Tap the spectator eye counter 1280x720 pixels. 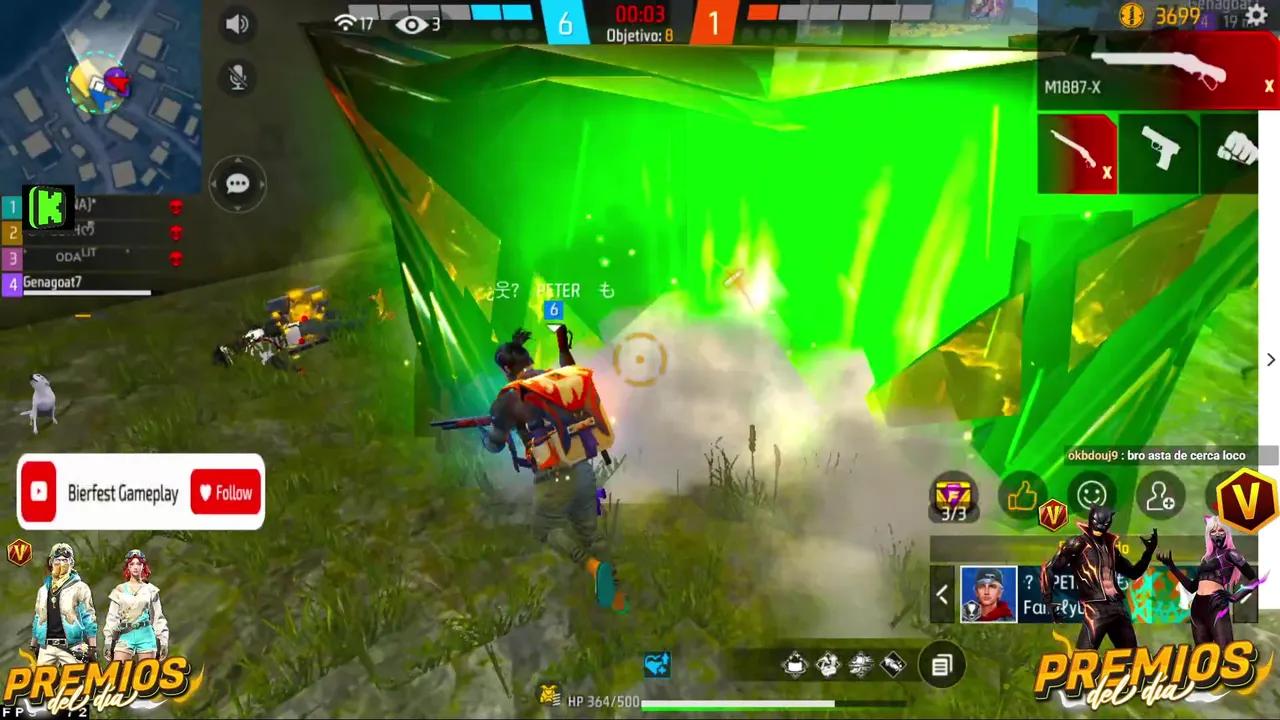point(413,24)
